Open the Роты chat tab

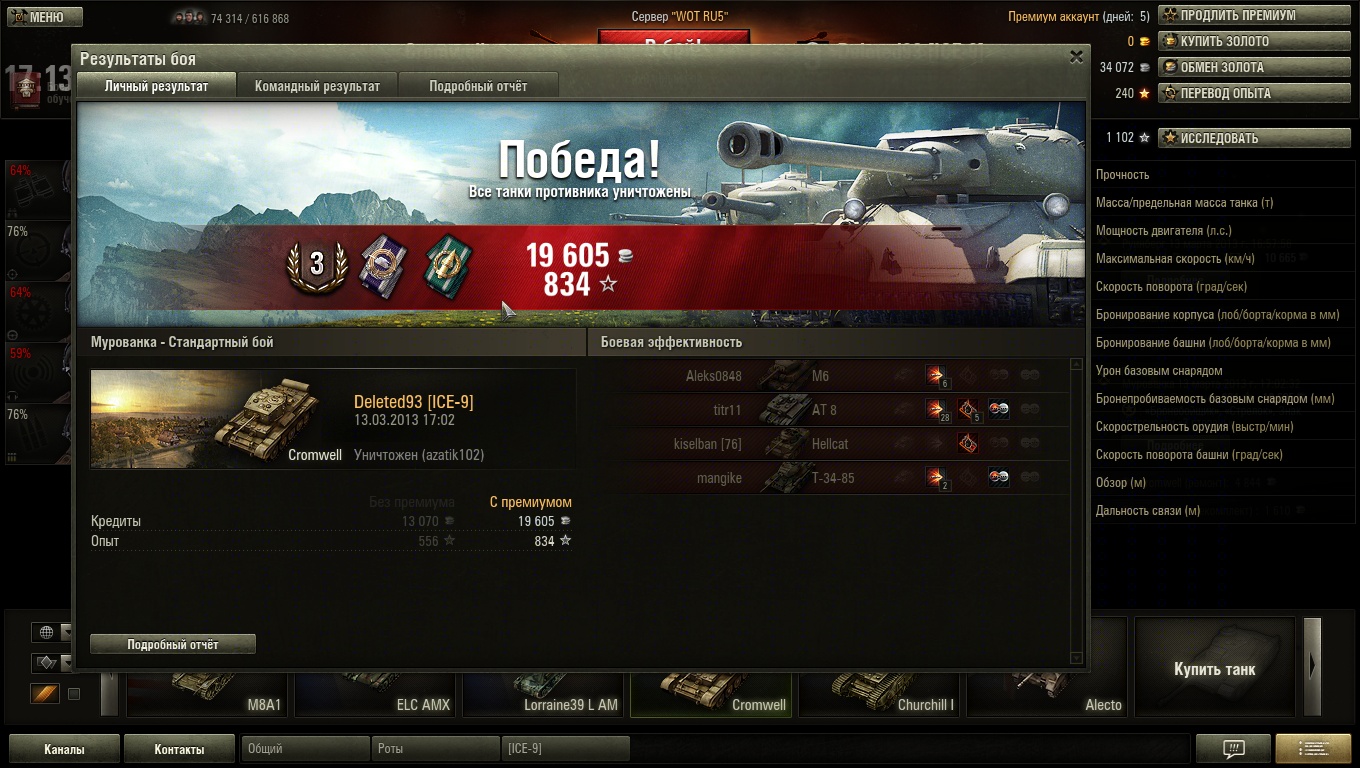435,749
